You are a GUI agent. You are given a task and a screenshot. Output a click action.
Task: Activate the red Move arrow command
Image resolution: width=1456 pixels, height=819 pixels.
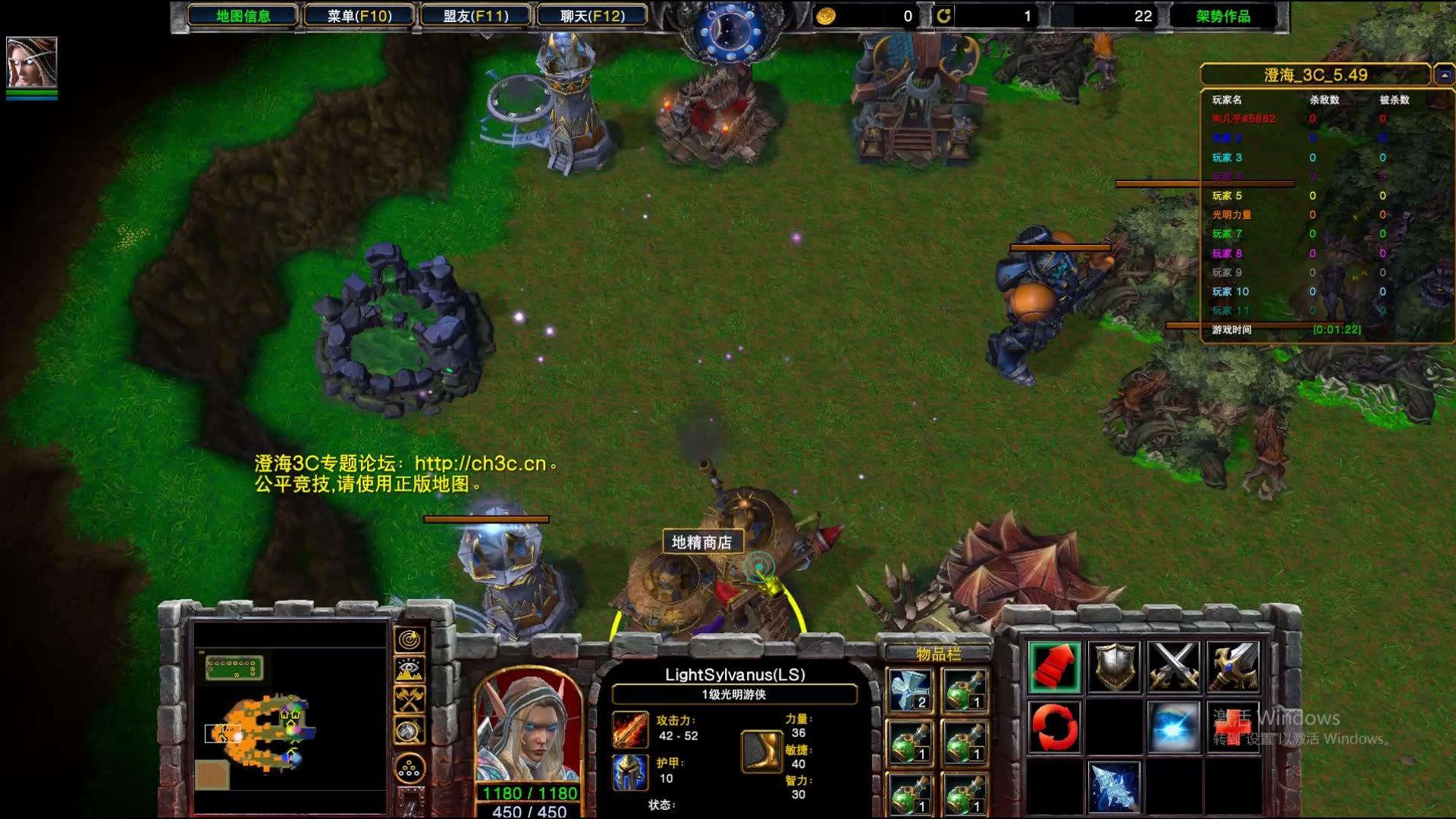tap(1054, 667)
